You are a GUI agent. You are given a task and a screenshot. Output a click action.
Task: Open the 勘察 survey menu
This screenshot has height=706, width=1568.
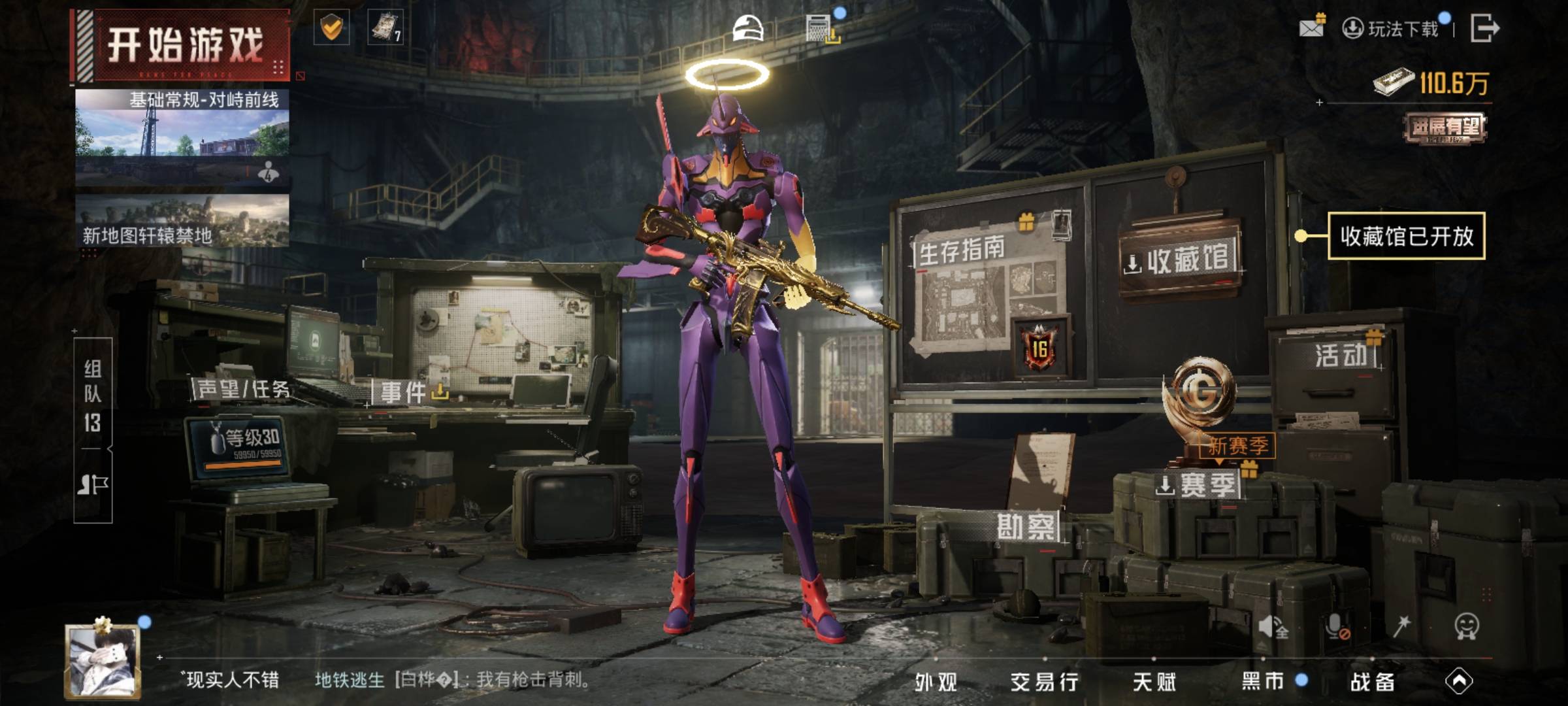click(x=1025, y=527)
